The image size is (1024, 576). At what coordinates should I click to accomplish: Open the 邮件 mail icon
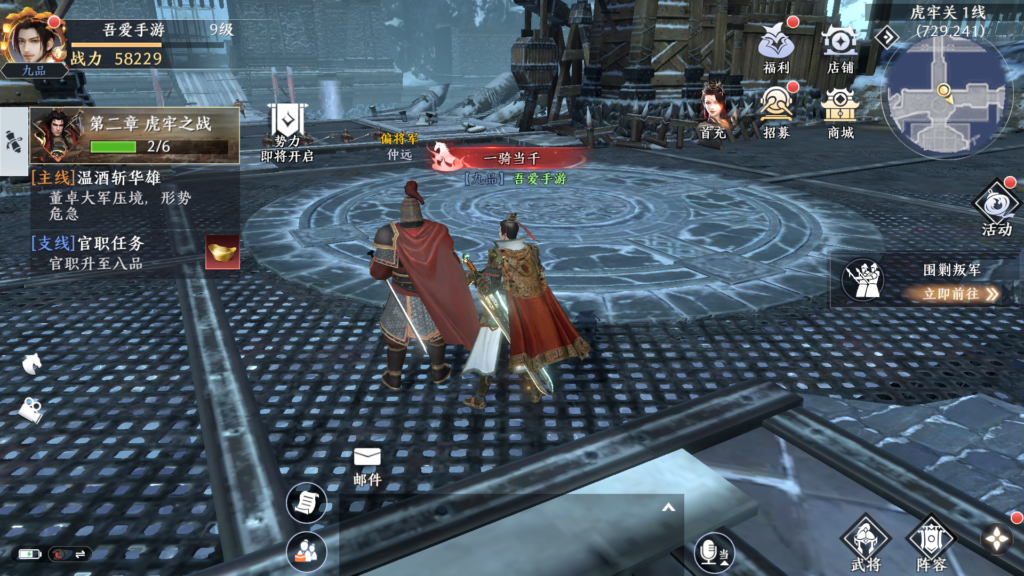367,465
